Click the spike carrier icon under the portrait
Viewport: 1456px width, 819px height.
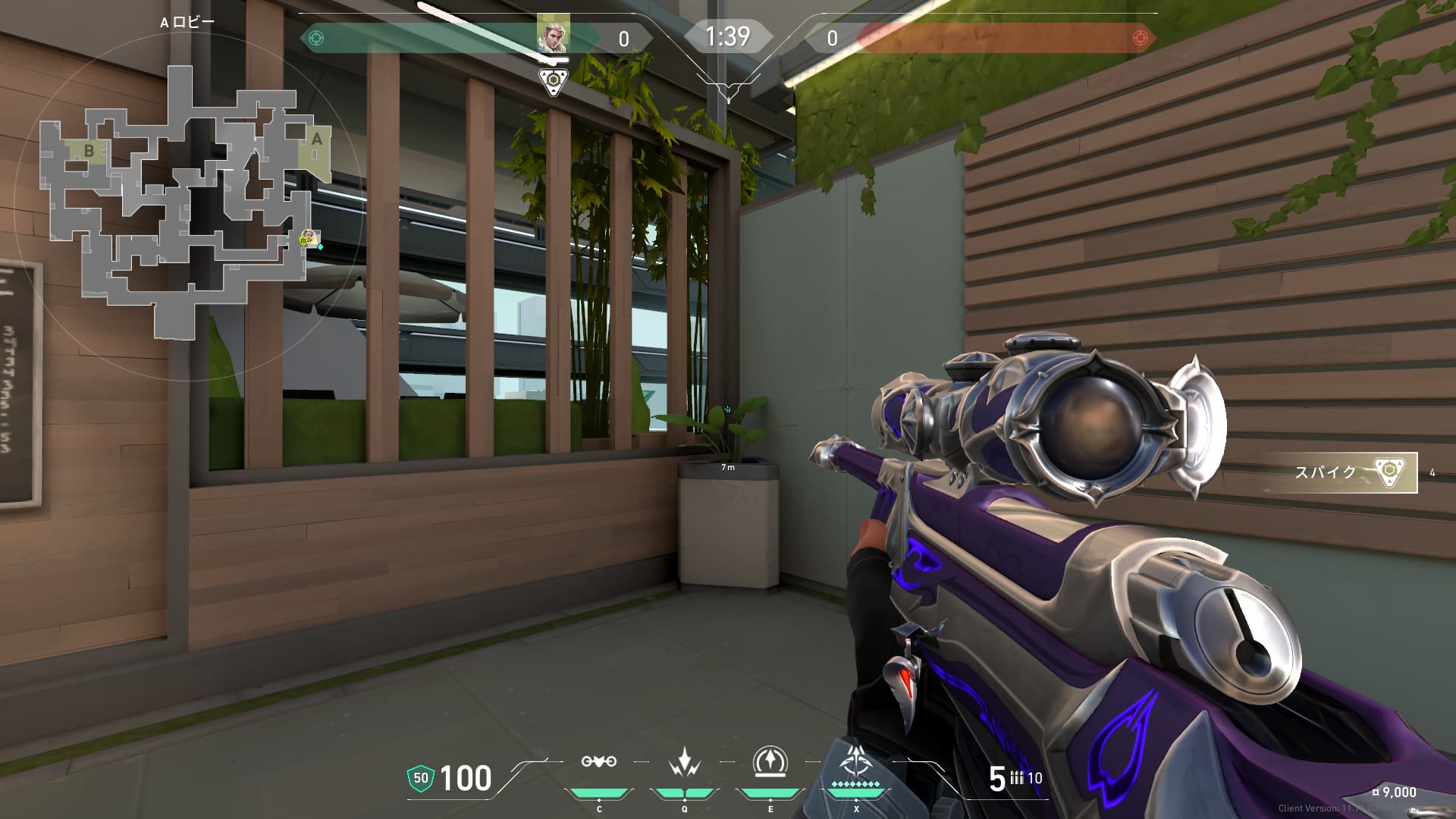coord(554,81)
